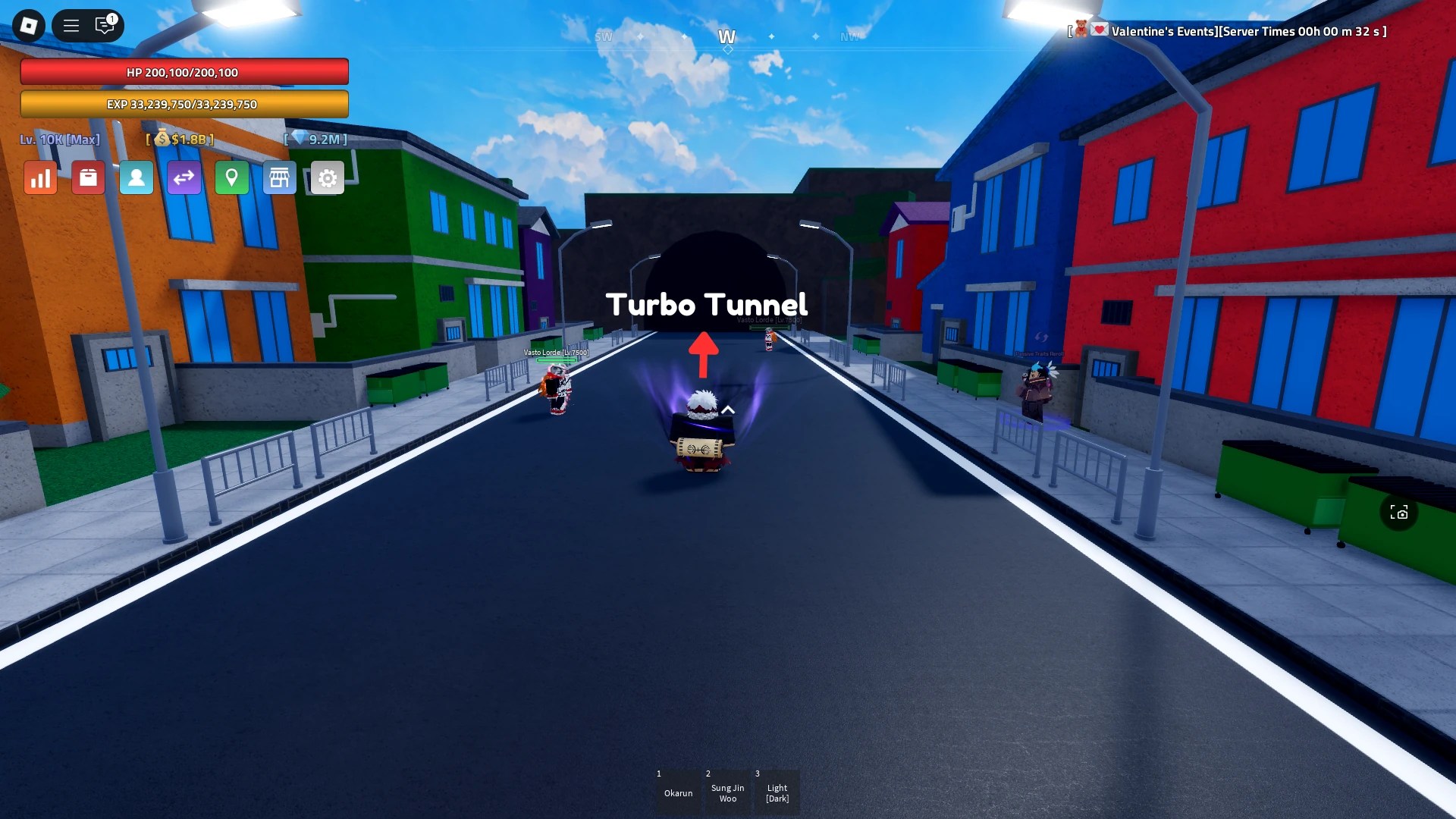Select hotbar slot 1 Okarun
This screenshot has width=1456, height=819.
(x=678, y=791)
